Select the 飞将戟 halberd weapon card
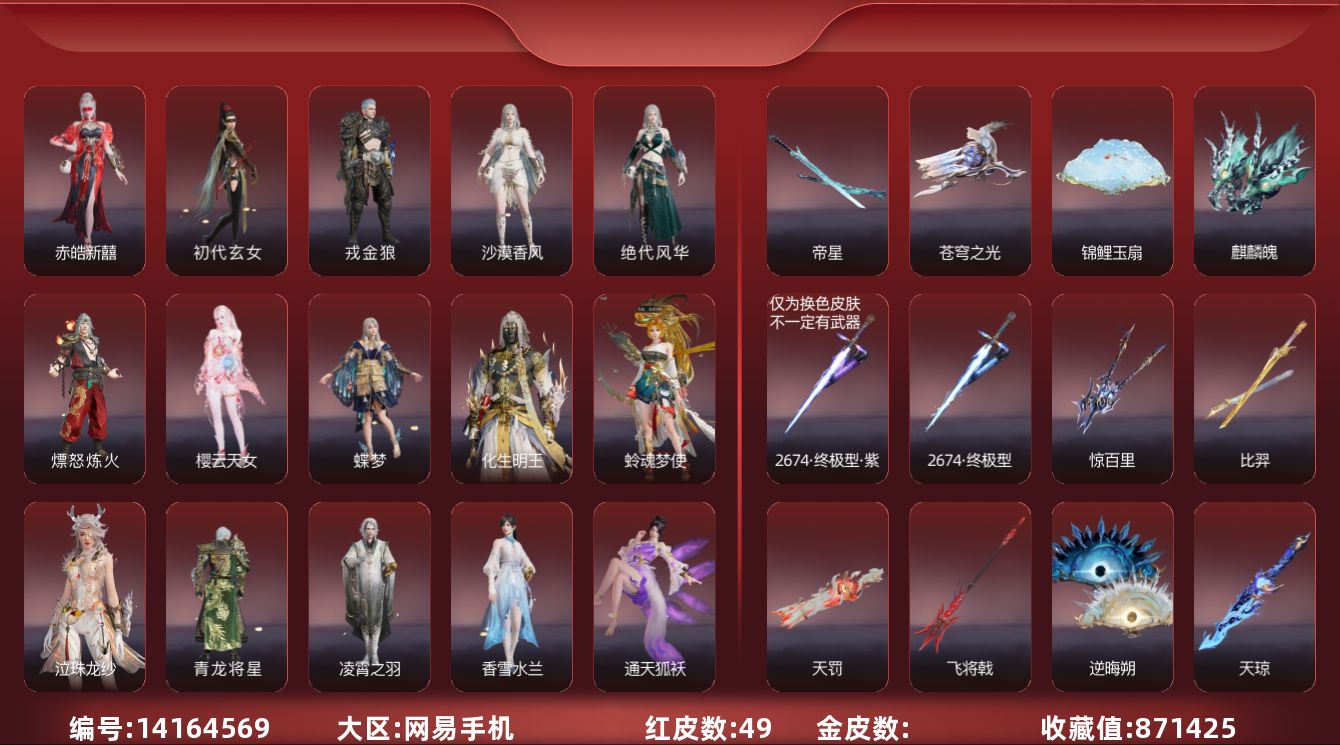 click(x=969, y=596)
